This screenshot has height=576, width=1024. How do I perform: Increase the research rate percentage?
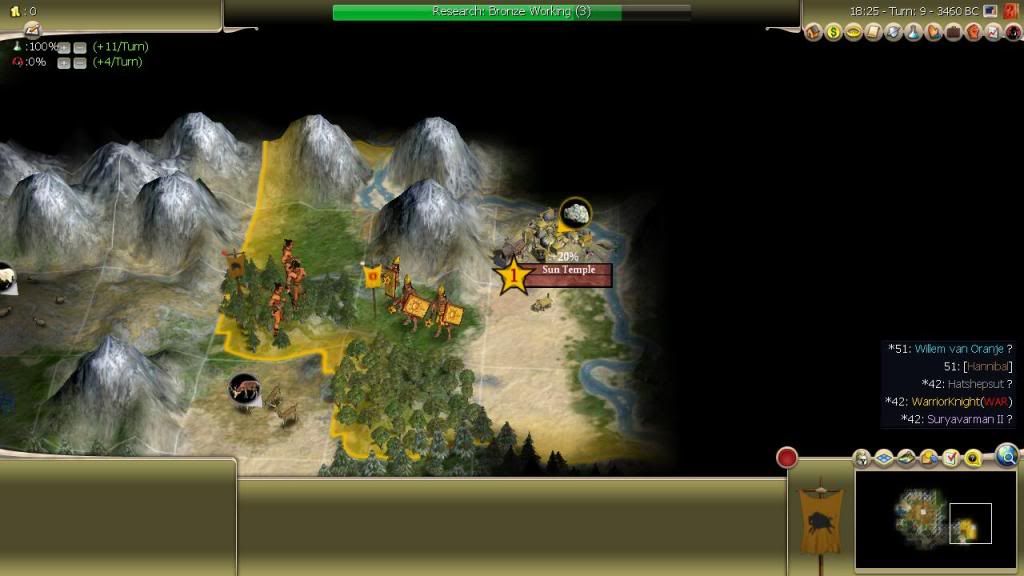pyautogui.click(x=63, y=47)
